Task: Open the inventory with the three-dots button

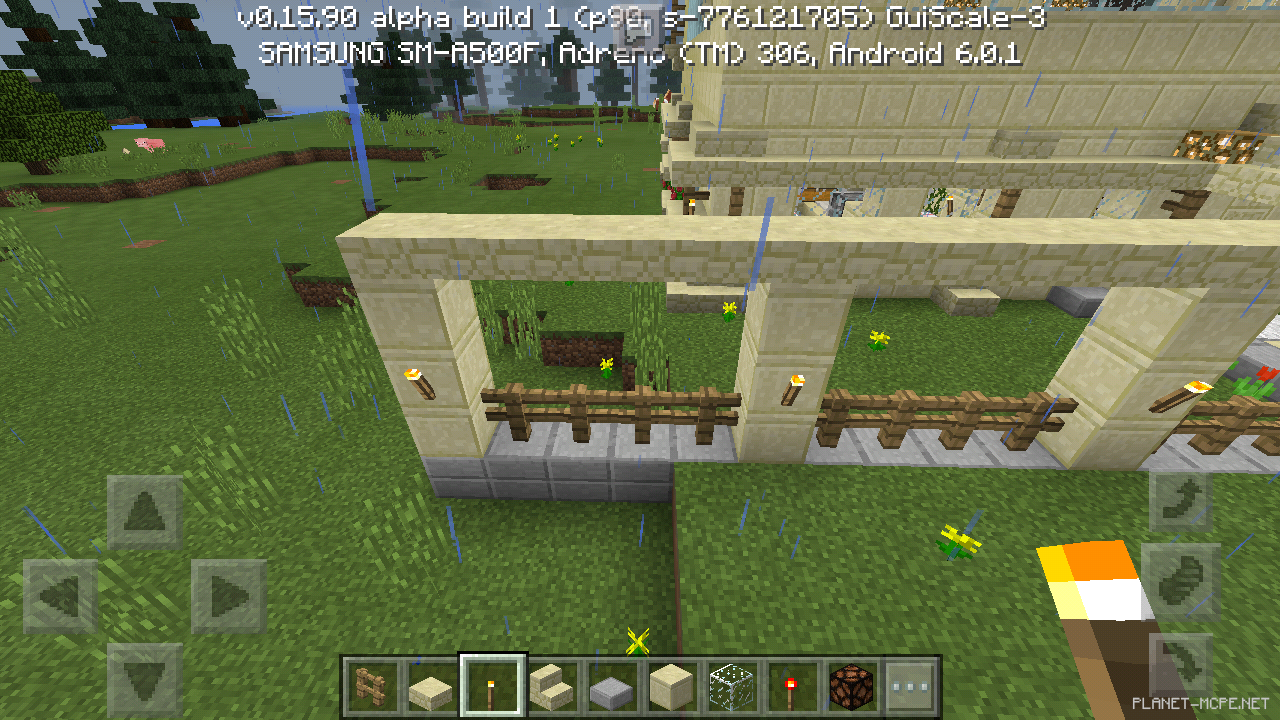Action: (x=911, y=687)
